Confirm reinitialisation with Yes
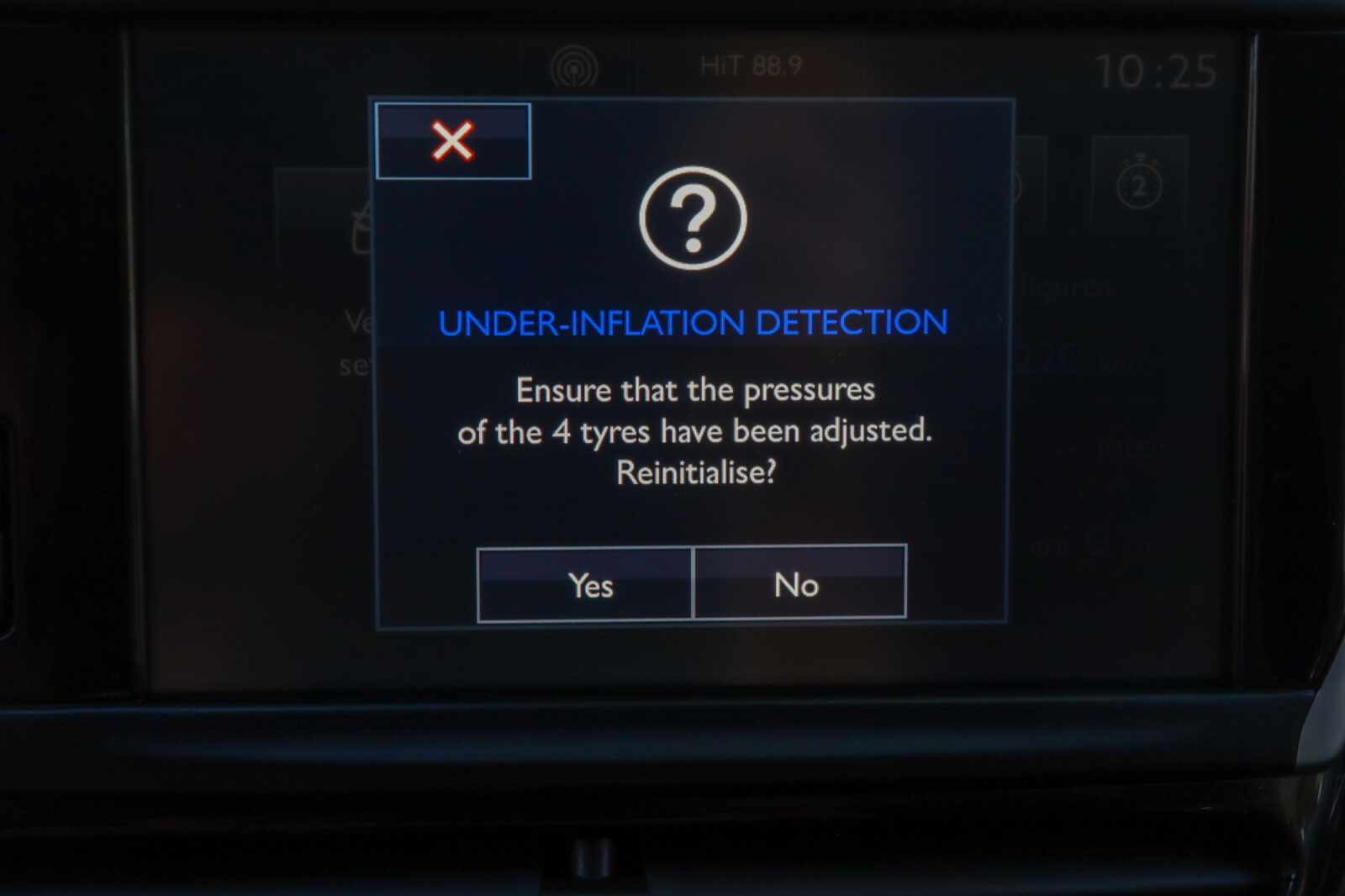1345x896 pixels. [x=585, y=584]
